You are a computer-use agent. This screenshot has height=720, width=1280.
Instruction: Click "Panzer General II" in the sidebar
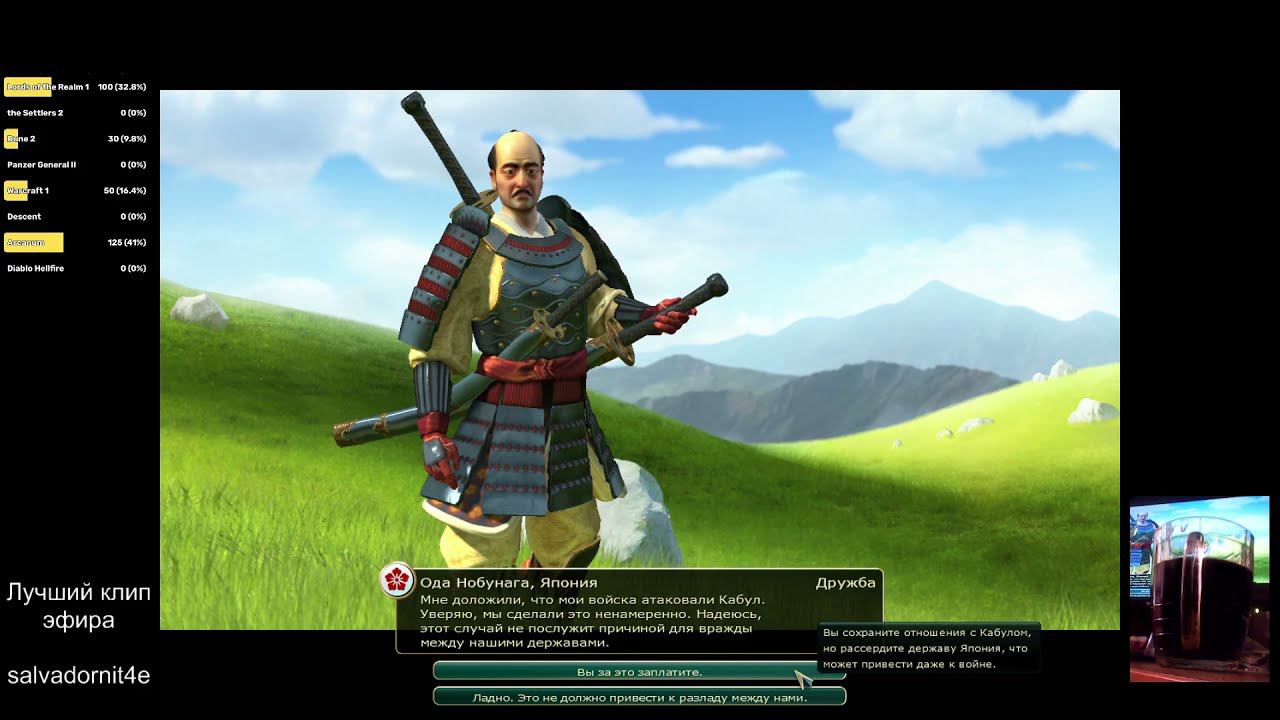point(42,164)
